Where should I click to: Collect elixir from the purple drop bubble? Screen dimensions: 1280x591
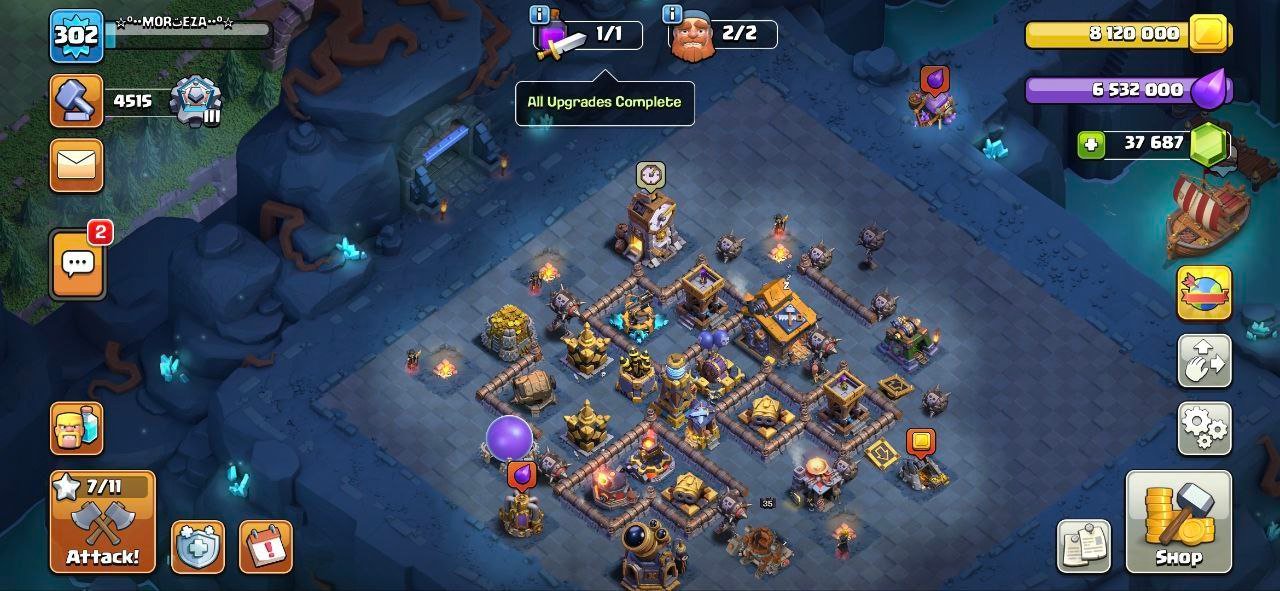522,475
